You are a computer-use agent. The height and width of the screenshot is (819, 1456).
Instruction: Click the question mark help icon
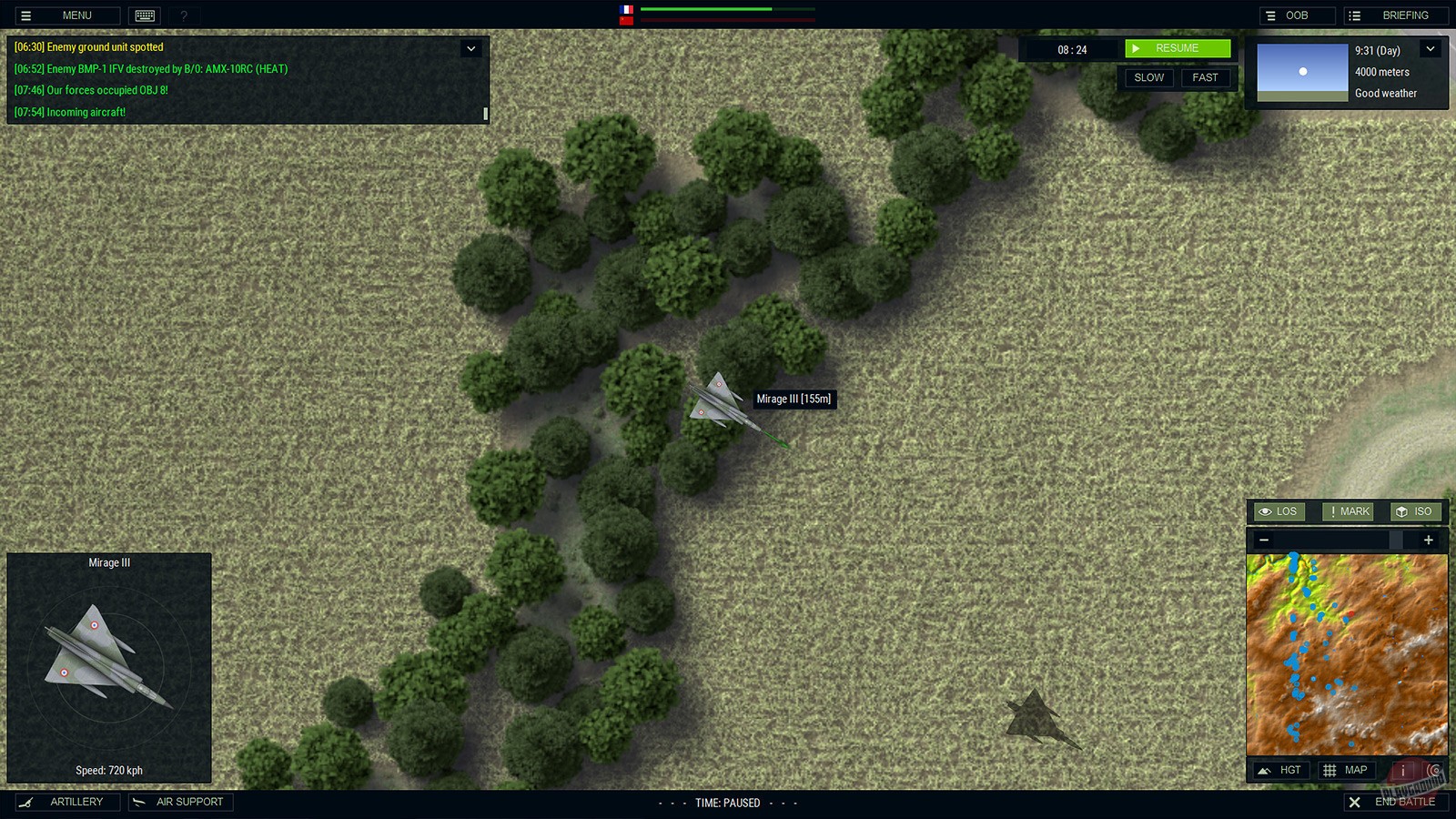(184, 15)
